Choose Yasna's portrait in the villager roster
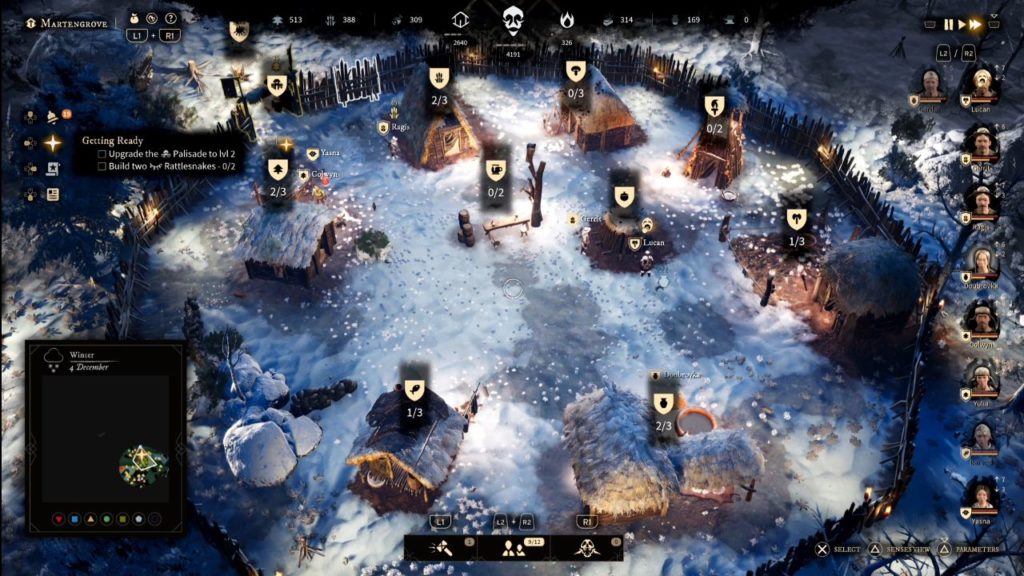The image size is (1024, 576). (981, 497)
